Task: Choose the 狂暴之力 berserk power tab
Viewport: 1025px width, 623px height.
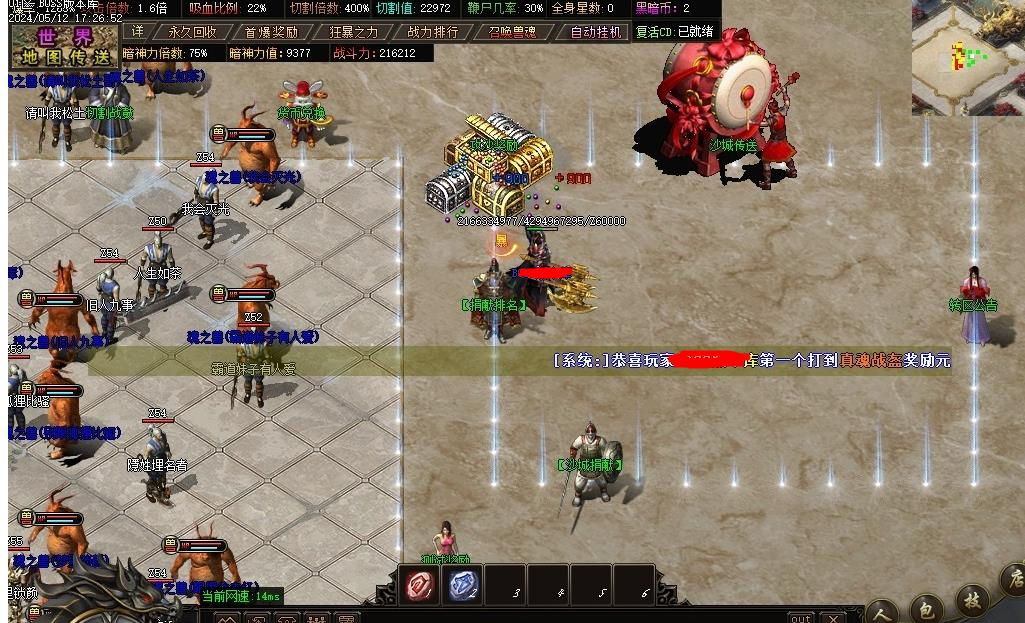Action: click(x=353, y=32)
